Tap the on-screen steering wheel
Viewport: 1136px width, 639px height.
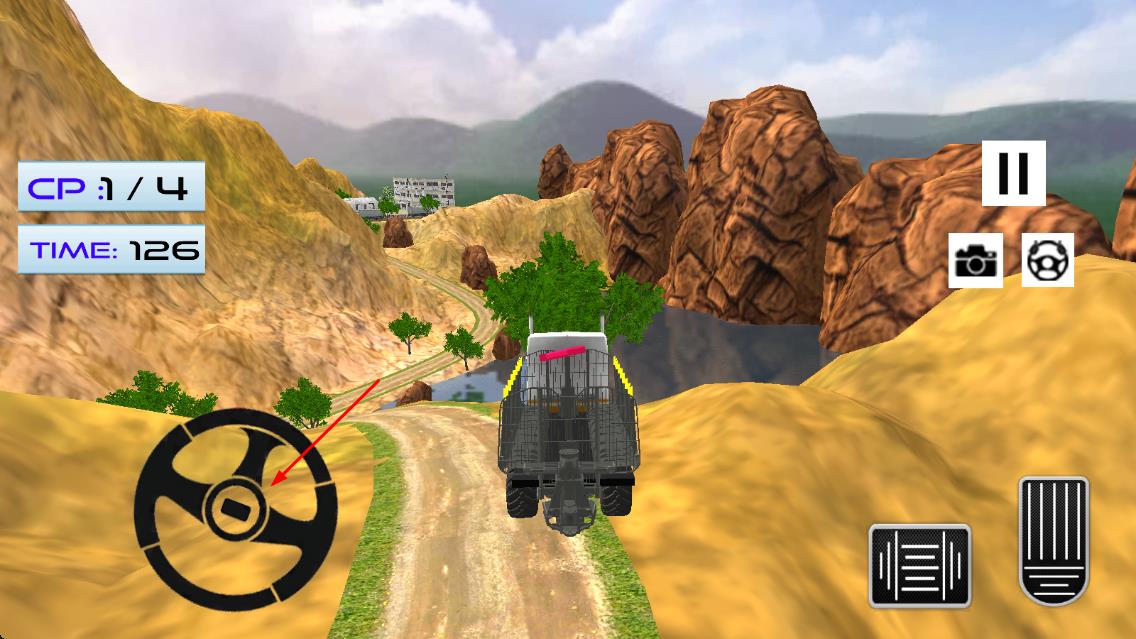[x=235, y=509]
